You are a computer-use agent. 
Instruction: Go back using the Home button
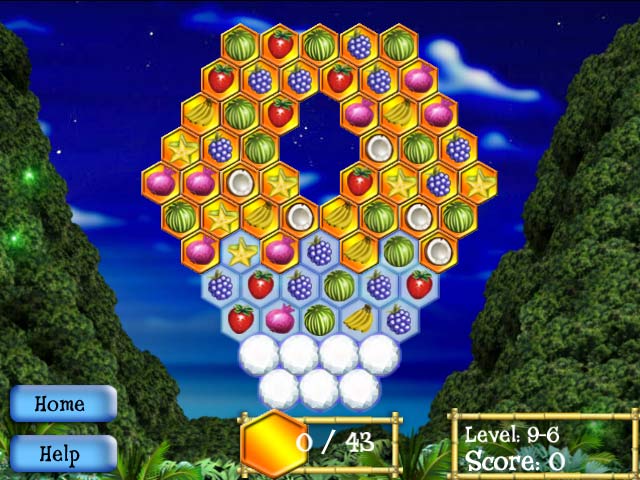(x=62, y=404)
